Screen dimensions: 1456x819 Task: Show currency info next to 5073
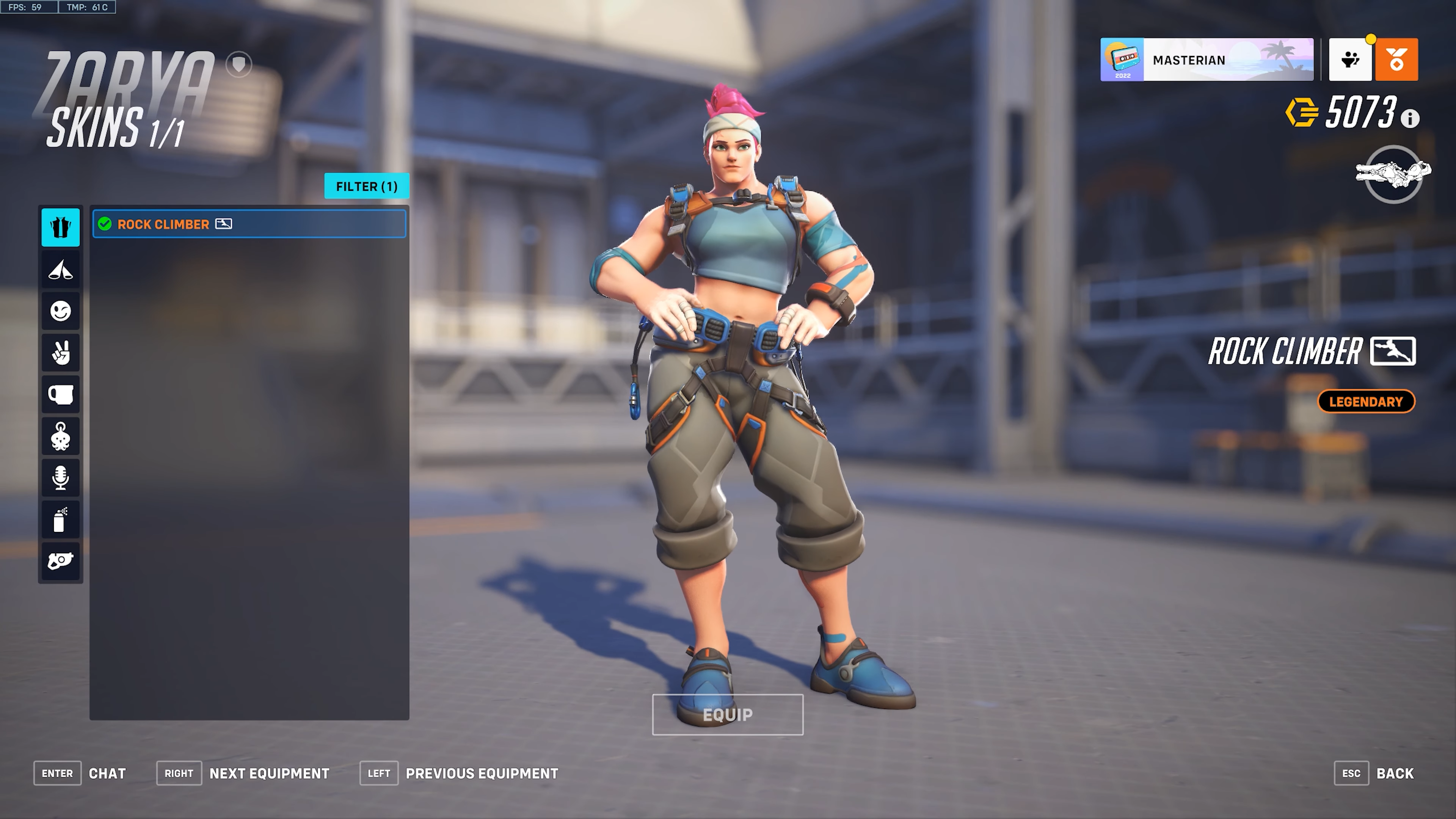coord(1410,118)
